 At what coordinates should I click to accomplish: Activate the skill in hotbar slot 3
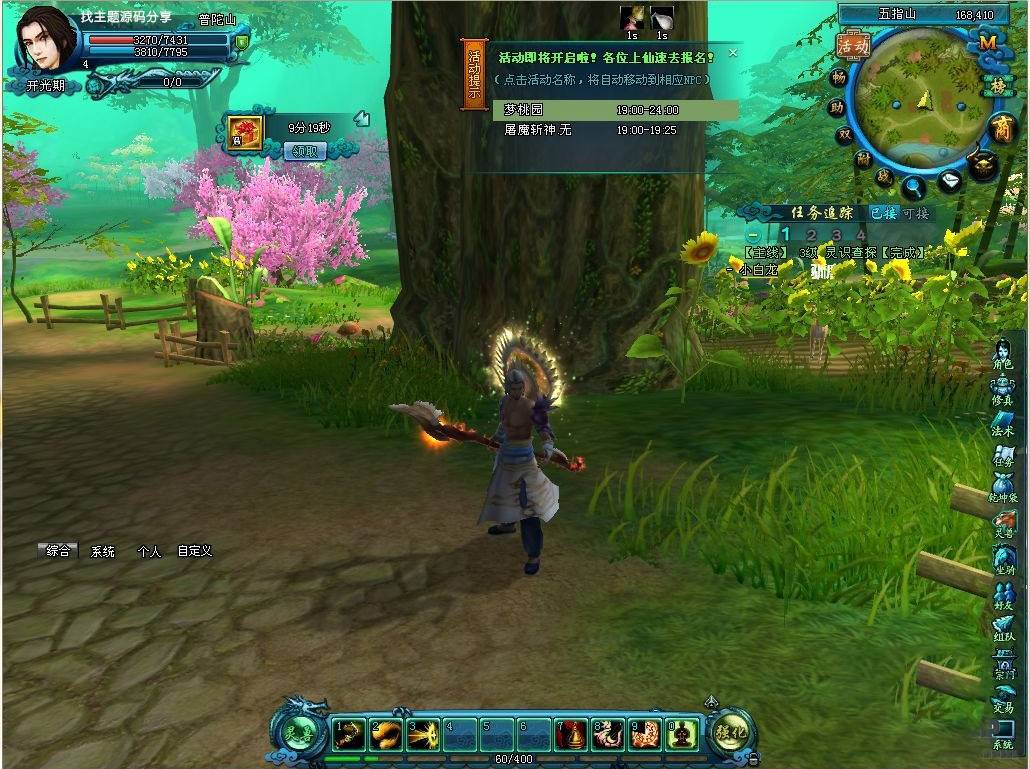[x=422, y=736]
